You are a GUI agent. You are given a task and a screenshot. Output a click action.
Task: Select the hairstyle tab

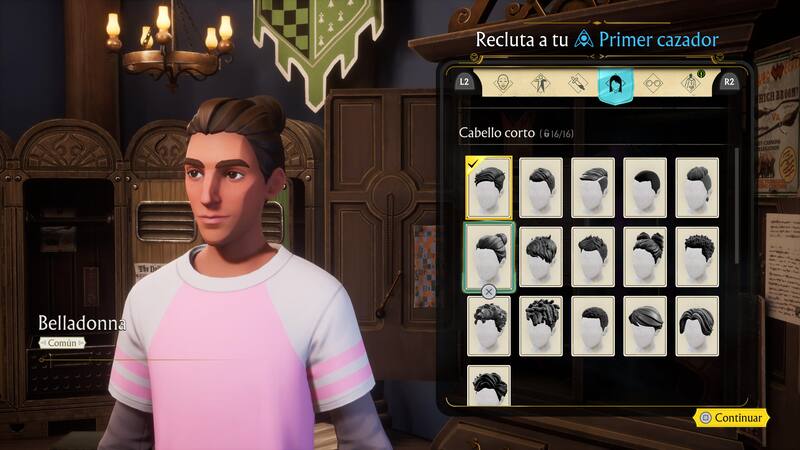pos(613,83)
